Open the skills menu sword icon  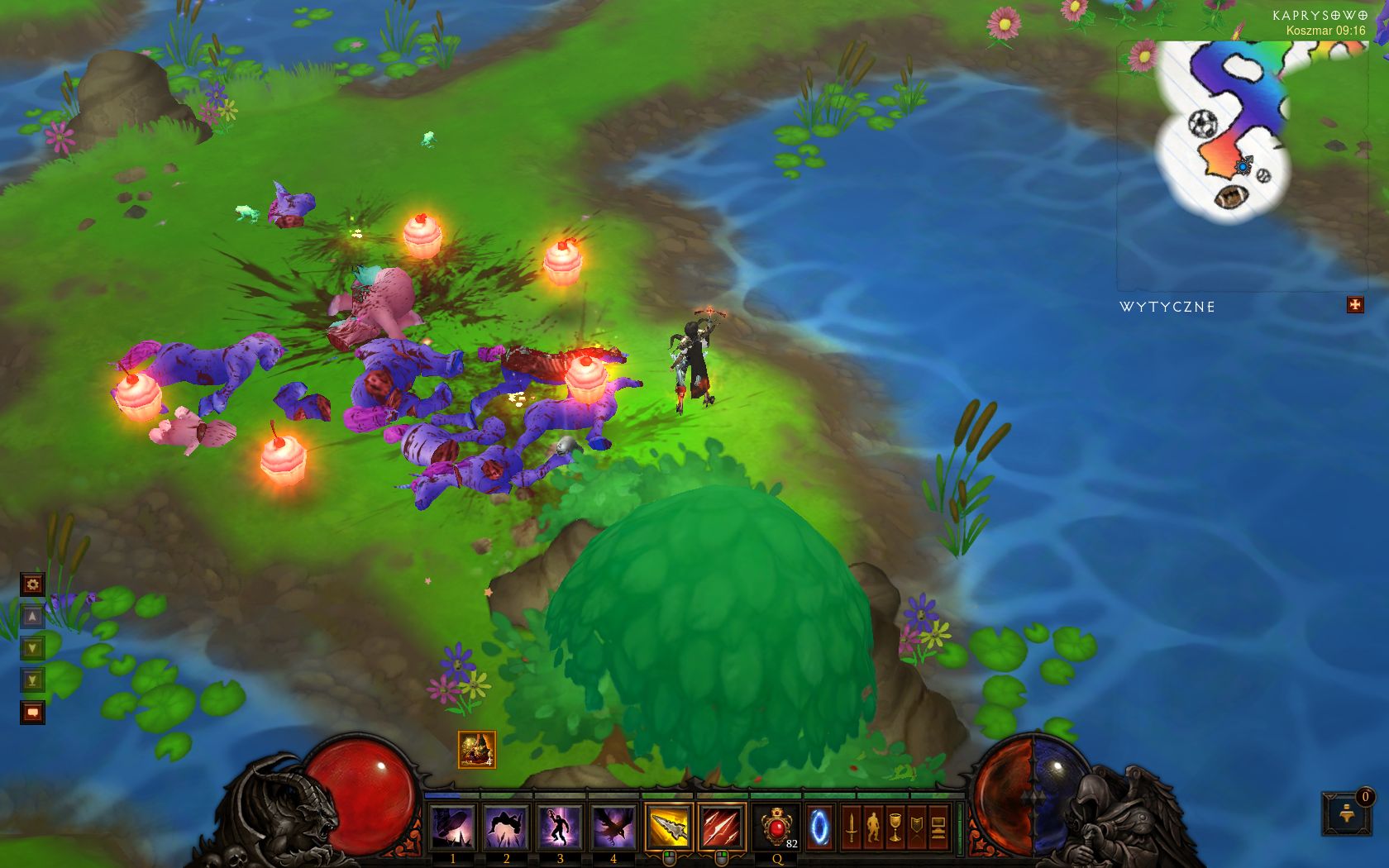click(851, 827)
